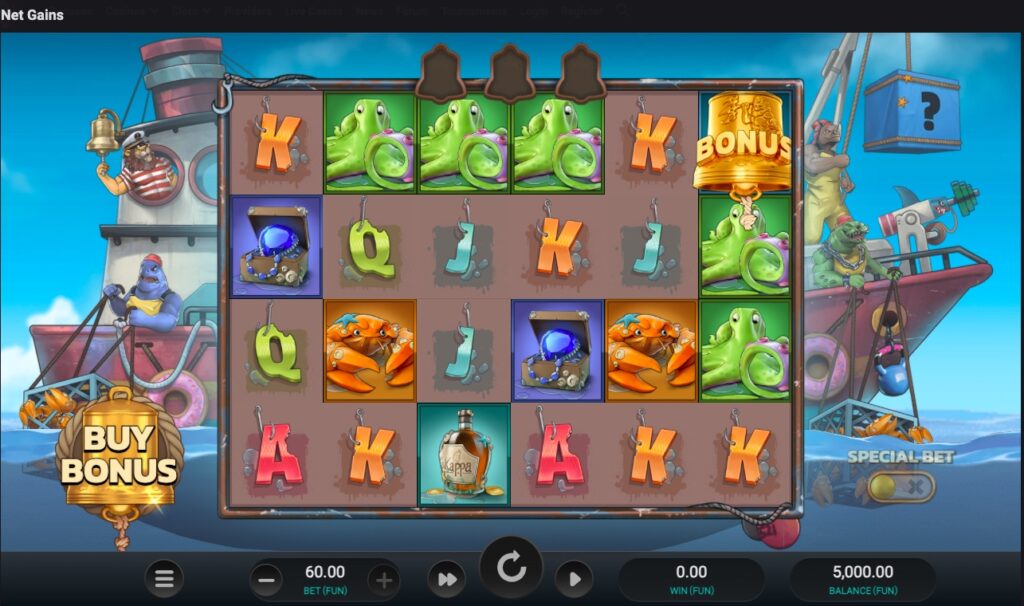Toggle the Special Bet switch
The width and height of the screenshot is (1024, 606).
click(901, 487)
